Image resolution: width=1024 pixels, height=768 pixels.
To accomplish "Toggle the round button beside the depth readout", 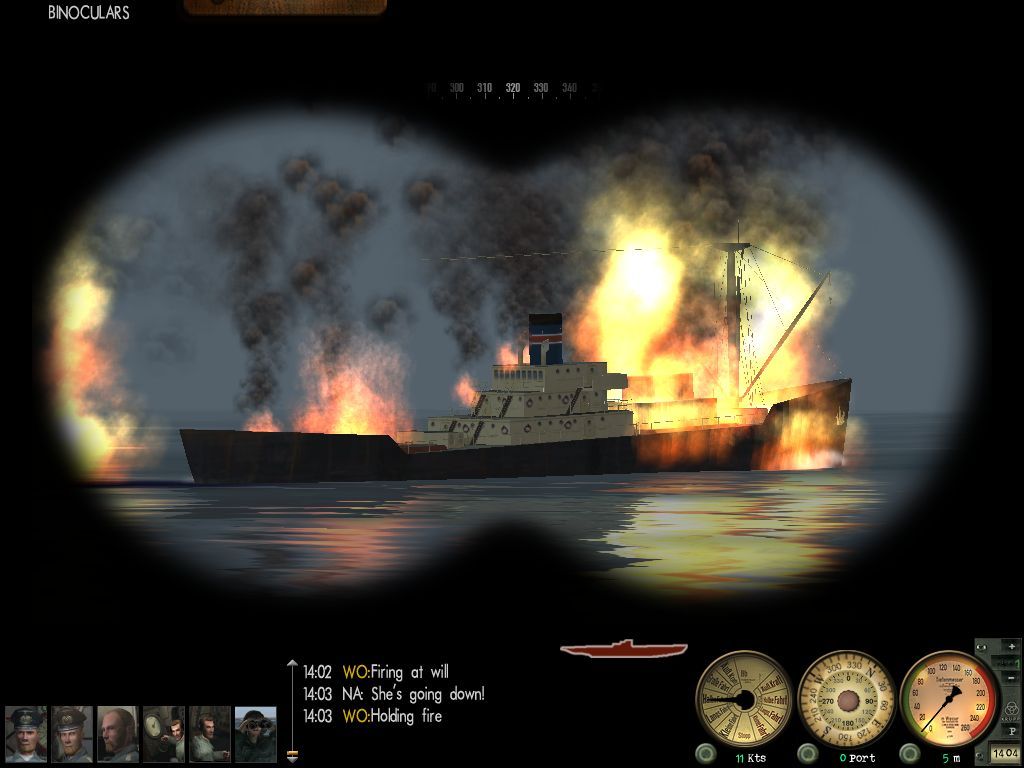I will pyautogui.click(x=911, y=753).
